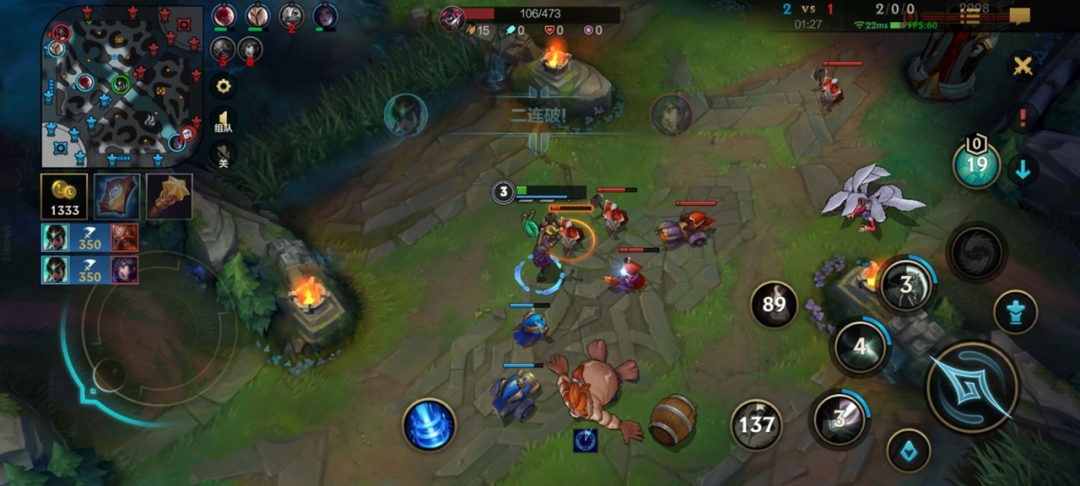
Task: Select the attack-turret target button
Action: click(1015, 312)
